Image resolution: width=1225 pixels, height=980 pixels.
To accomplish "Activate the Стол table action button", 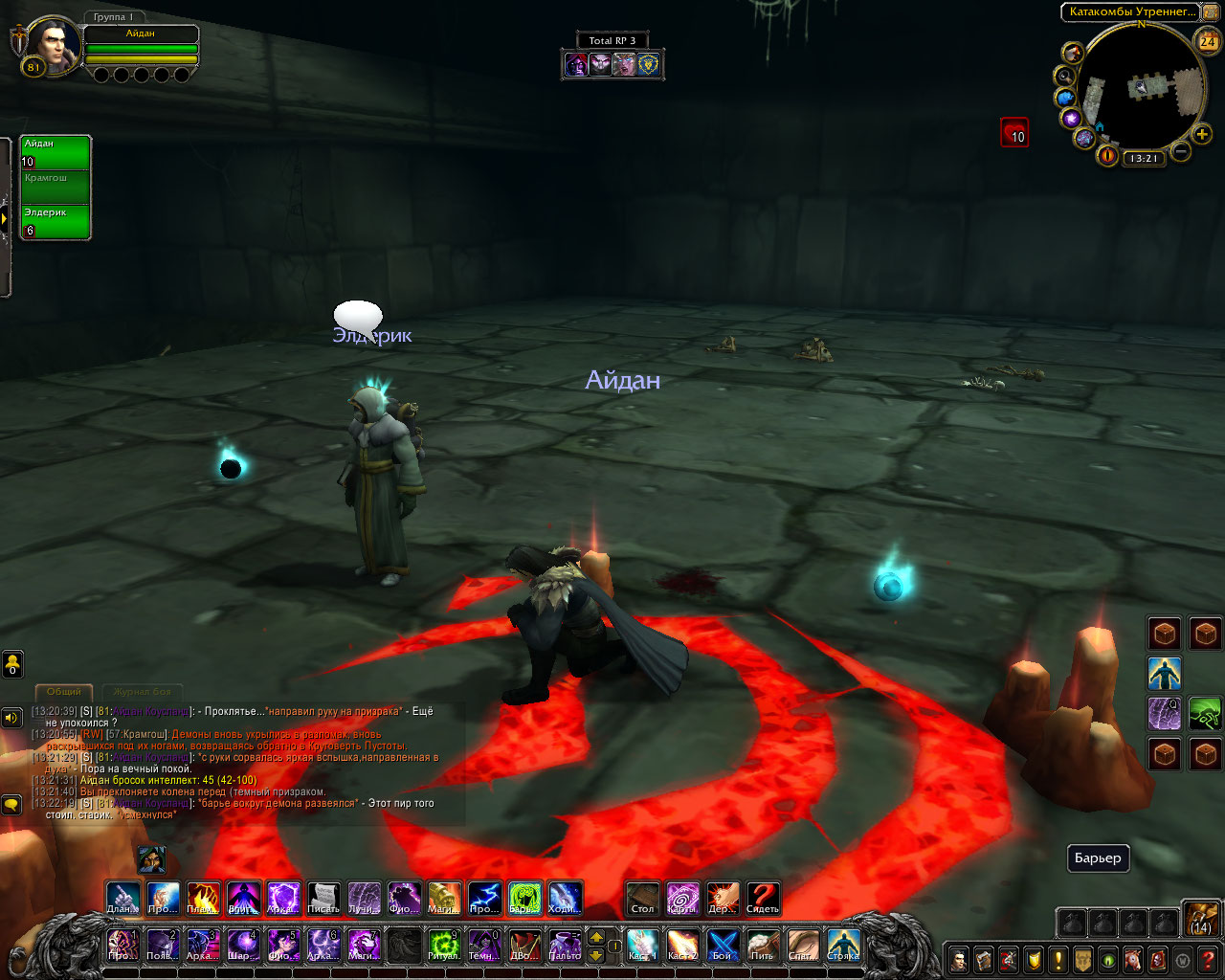I will pos(643,899).
